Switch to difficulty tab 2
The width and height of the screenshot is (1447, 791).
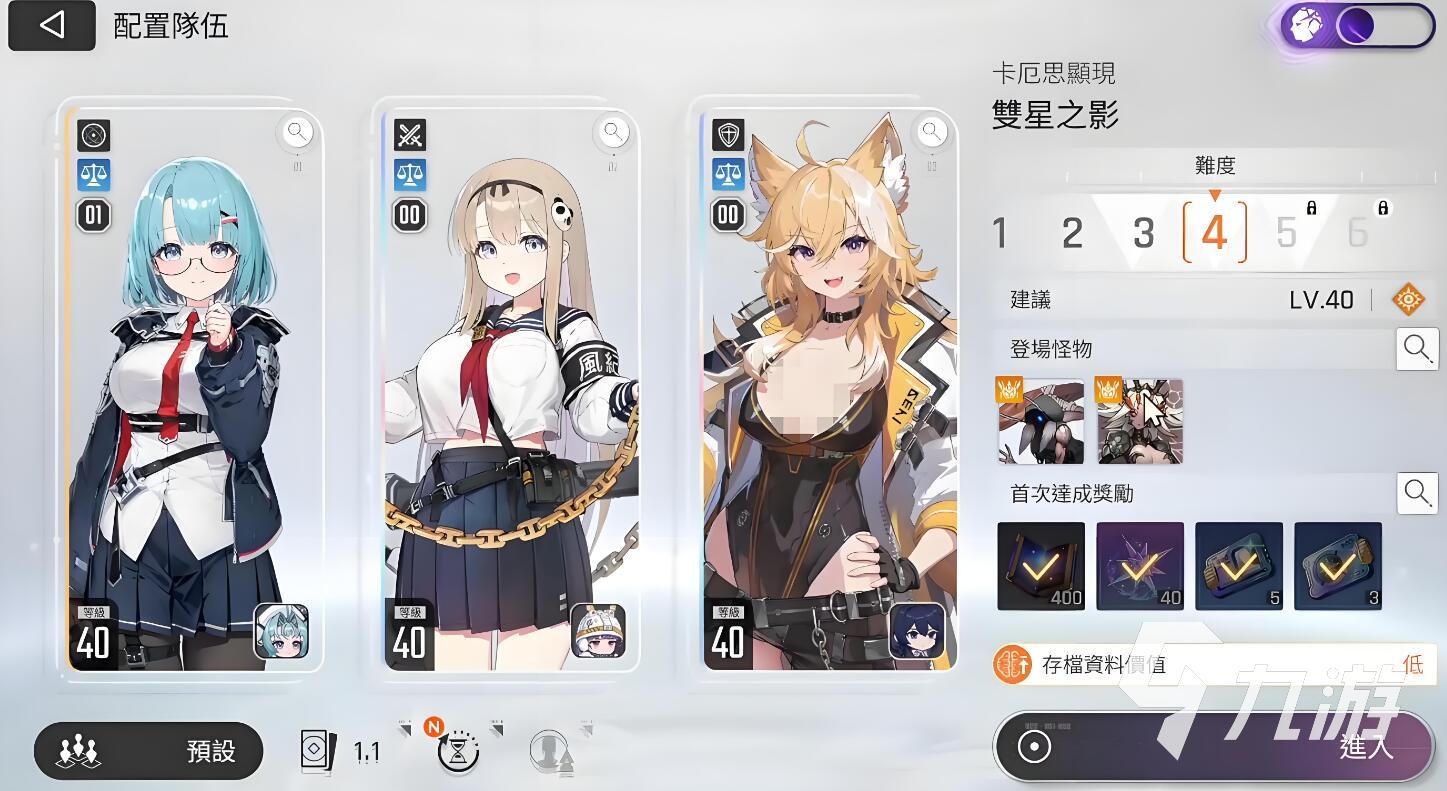click(x=1071, y=232)
